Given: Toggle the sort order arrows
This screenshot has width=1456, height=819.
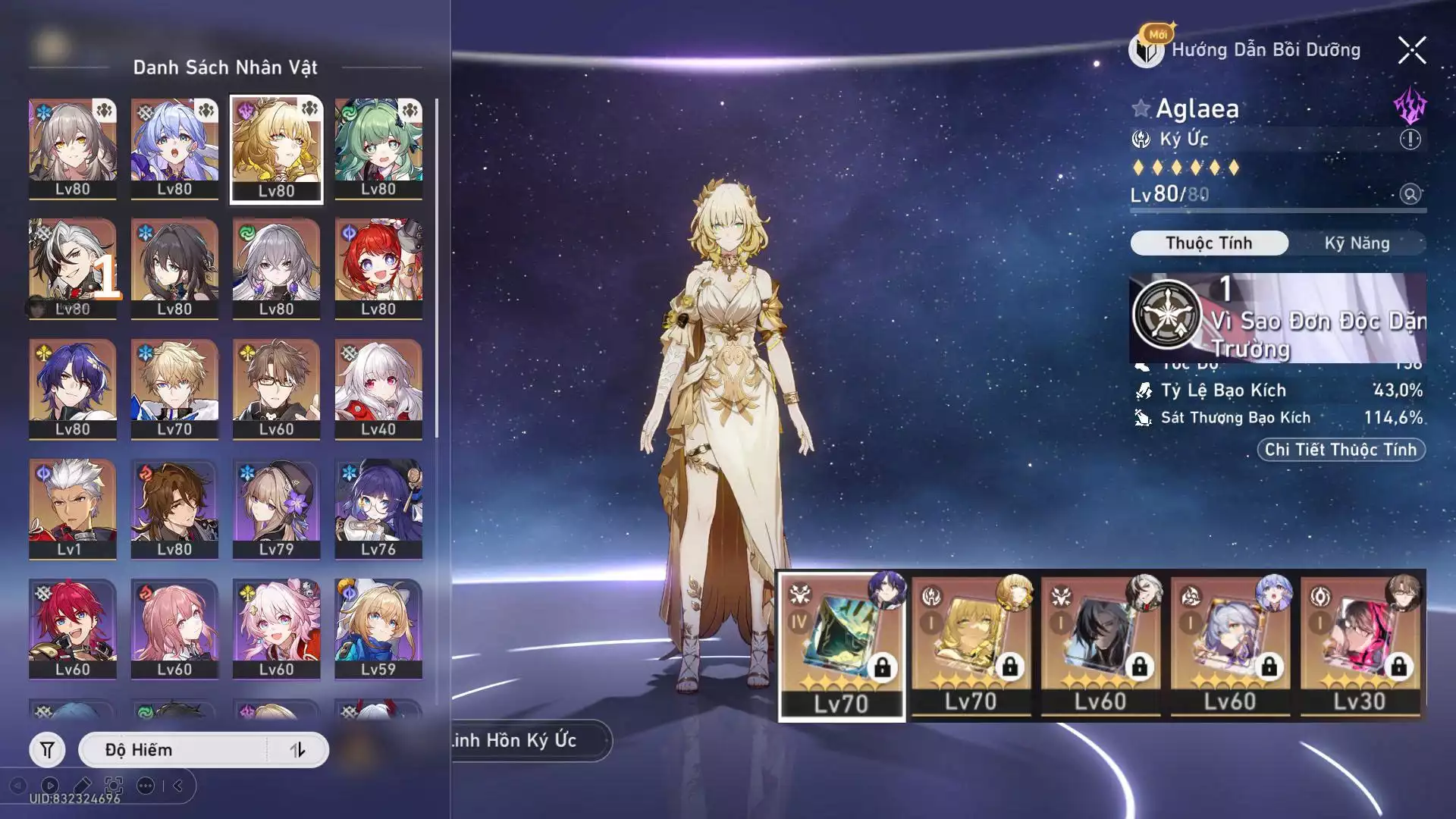Looking at the screenshot, I should tap(297, 750).
